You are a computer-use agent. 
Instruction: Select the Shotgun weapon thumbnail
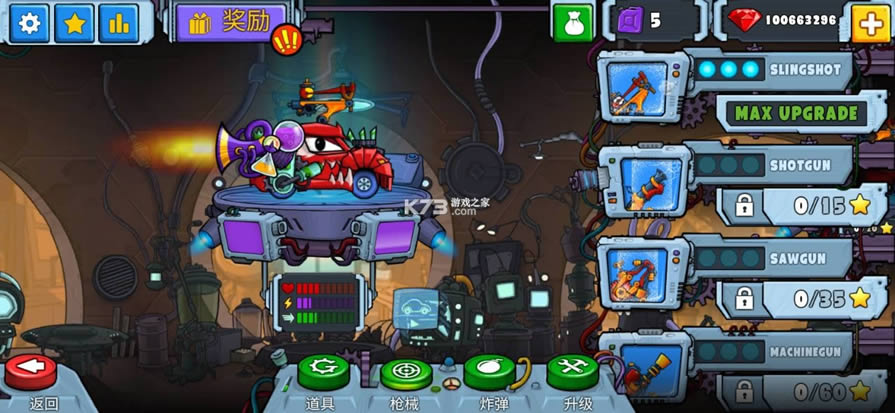(639, 185)
